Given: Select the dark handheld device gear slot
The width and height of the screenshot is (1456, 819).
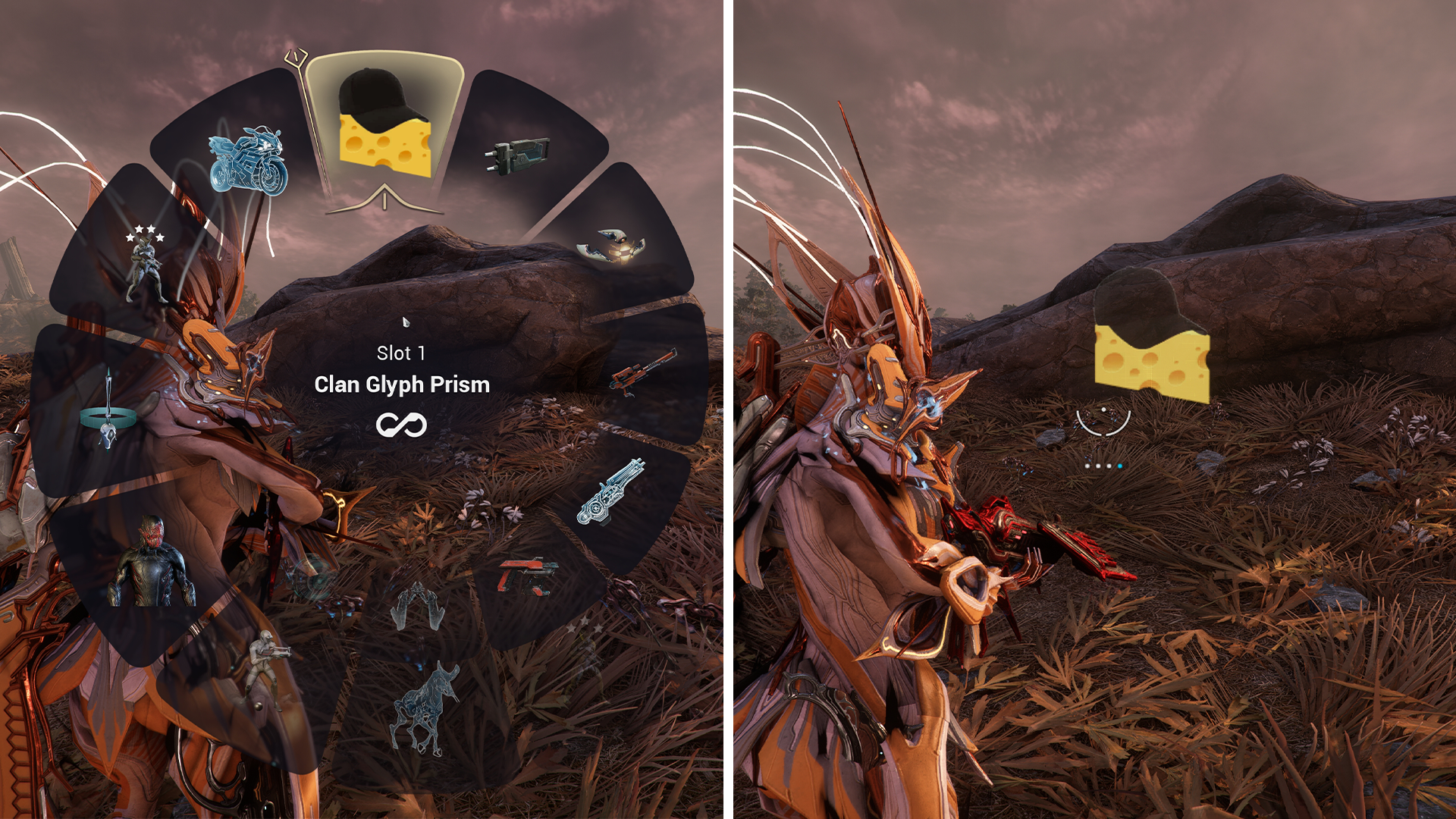Looking at the screenshot, I should coord(517,155).
